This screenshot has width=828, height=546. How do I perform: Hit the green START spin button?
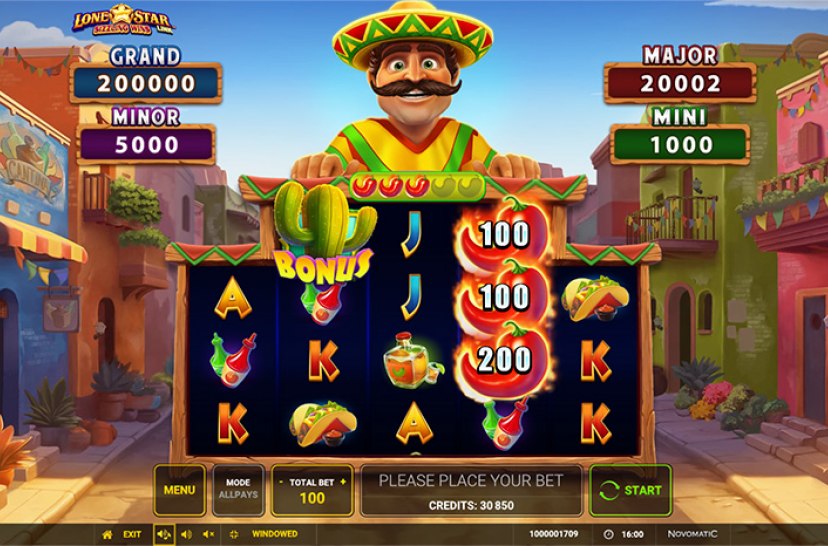coord(629,490)
